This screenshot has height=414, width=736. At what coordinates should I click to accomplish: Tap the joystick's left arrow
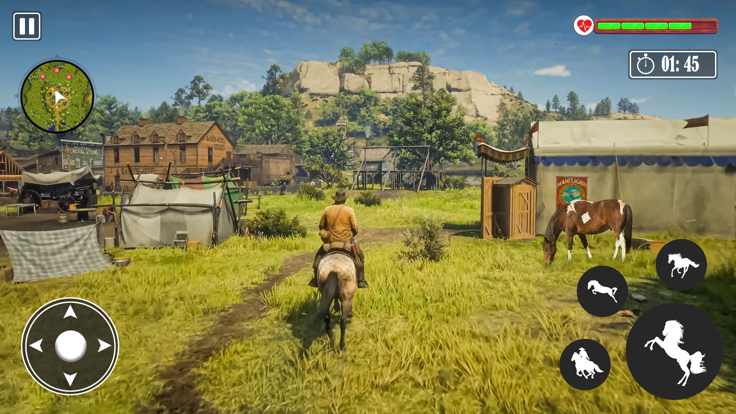tap(36, 346)
